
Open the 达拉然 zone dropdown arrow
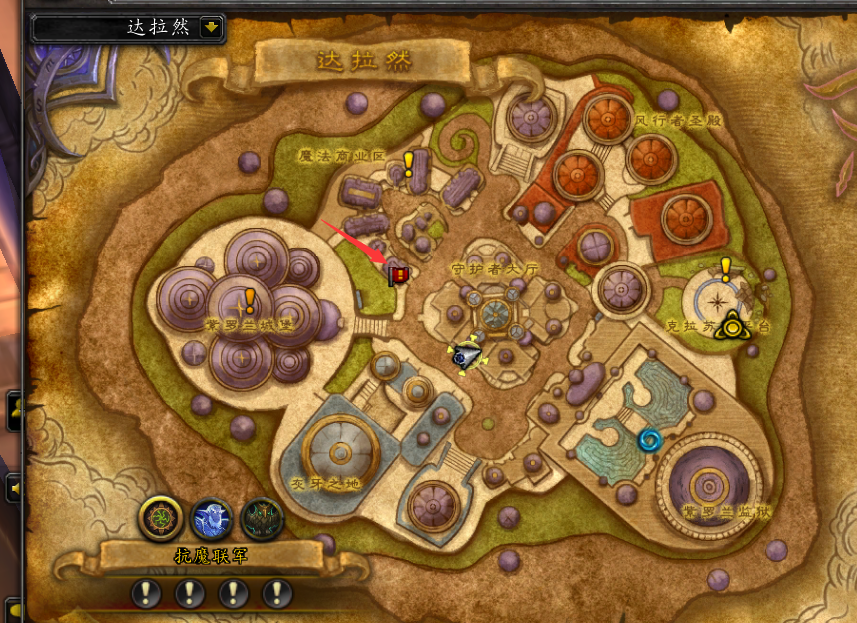click(x=210, y=27)
